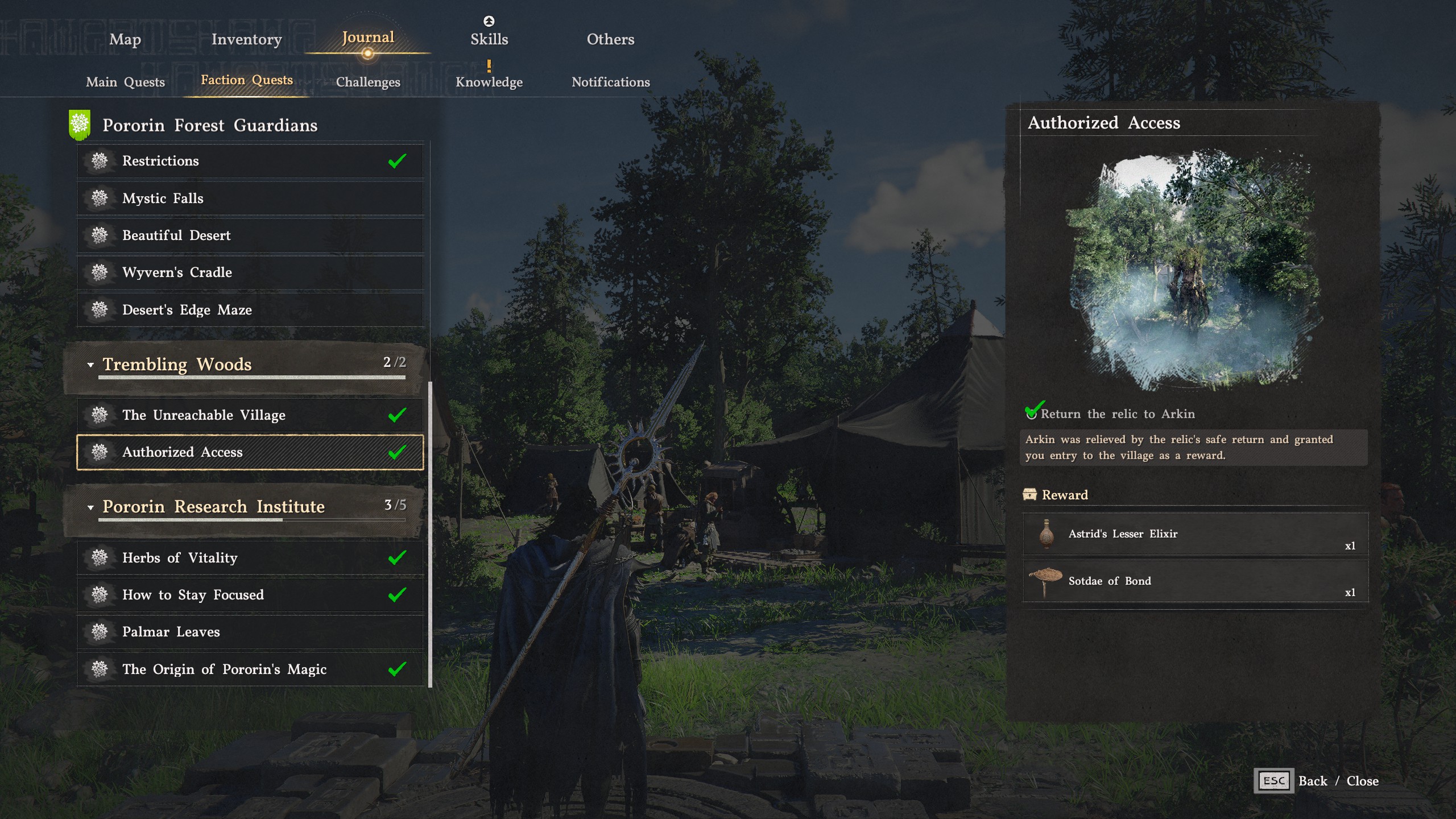Collapse the Pororin Research Institute section

(90, 507)
